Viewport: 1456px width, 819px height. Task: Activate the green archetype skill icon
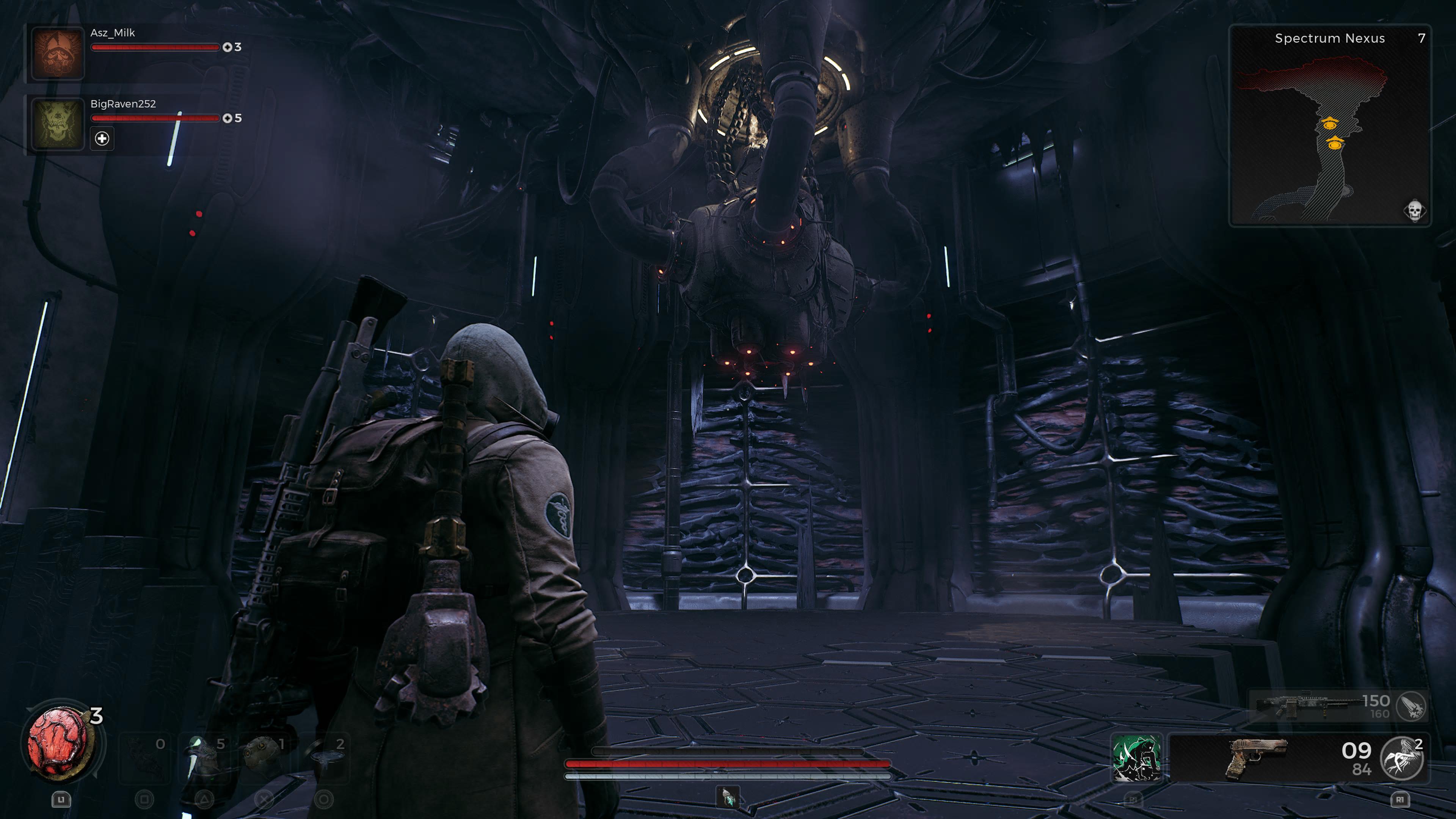click(1136, 758)
